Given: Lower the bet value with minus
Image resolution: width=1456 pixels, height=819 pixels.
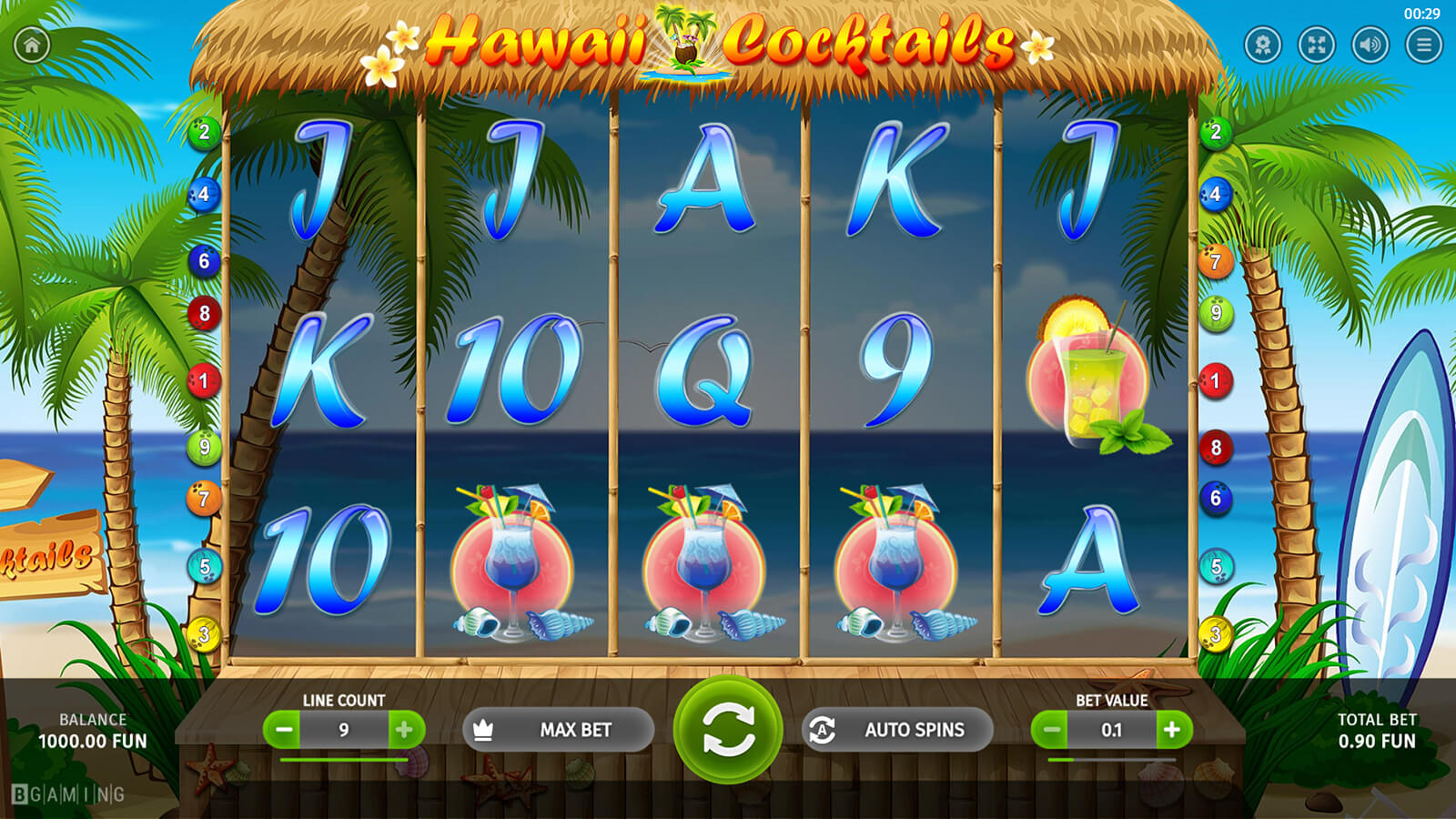Looking at the screenshot, I should coord(1051,730).
